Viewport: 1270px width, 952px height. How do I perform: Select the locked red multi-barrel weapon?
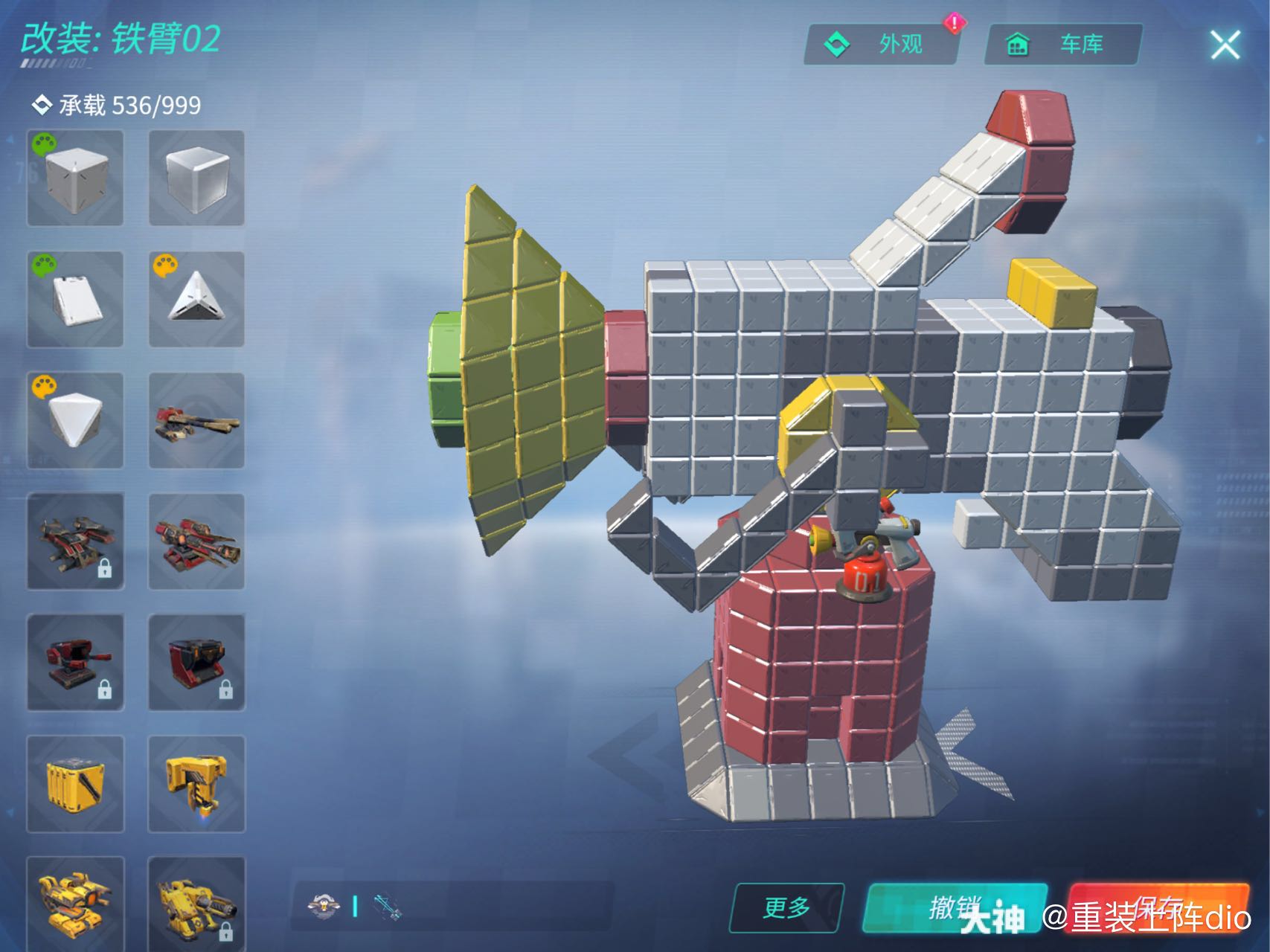[75, 541]
